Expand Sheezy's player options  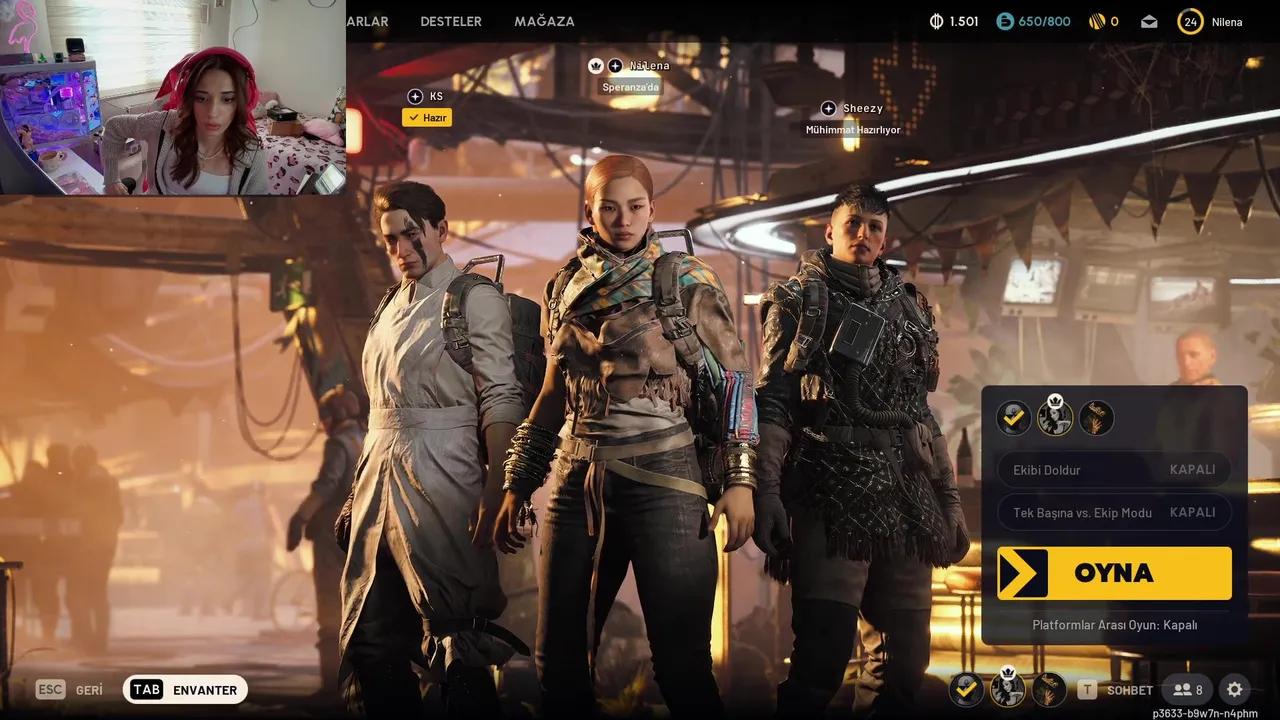pyautogui.click(x=829, y=108)
